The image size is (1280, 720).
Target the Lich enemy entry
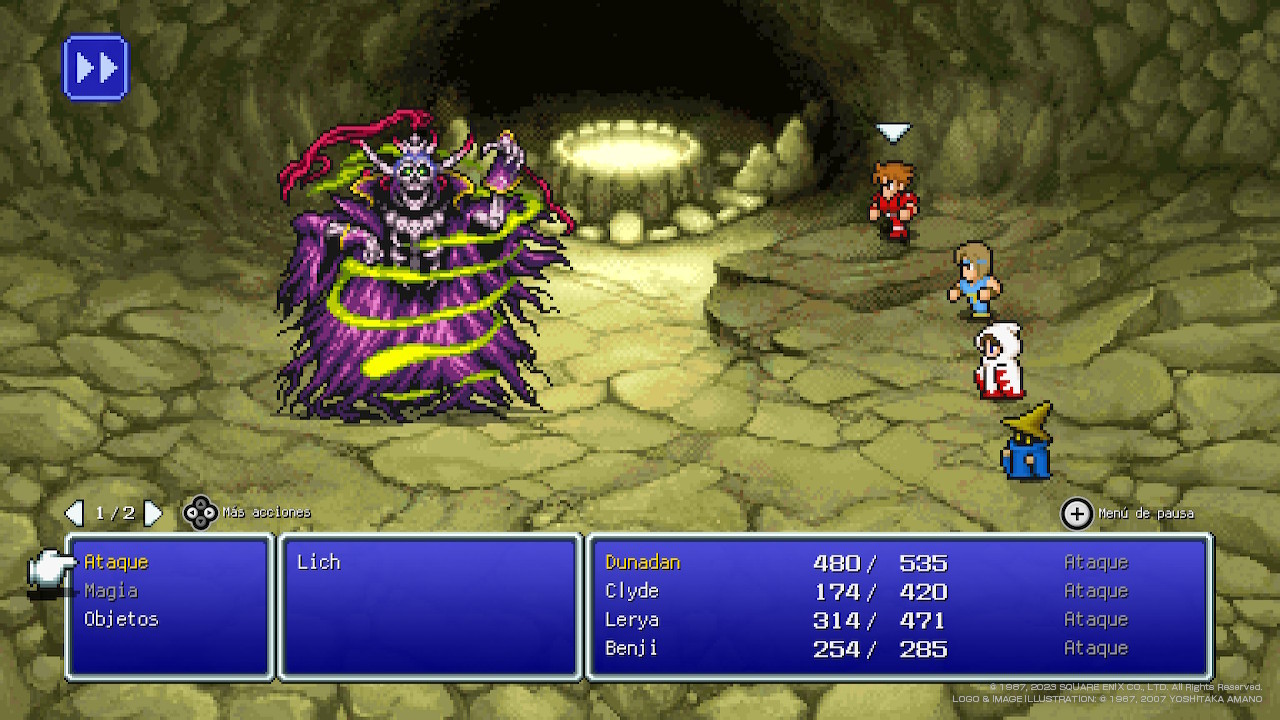[319, 562]
